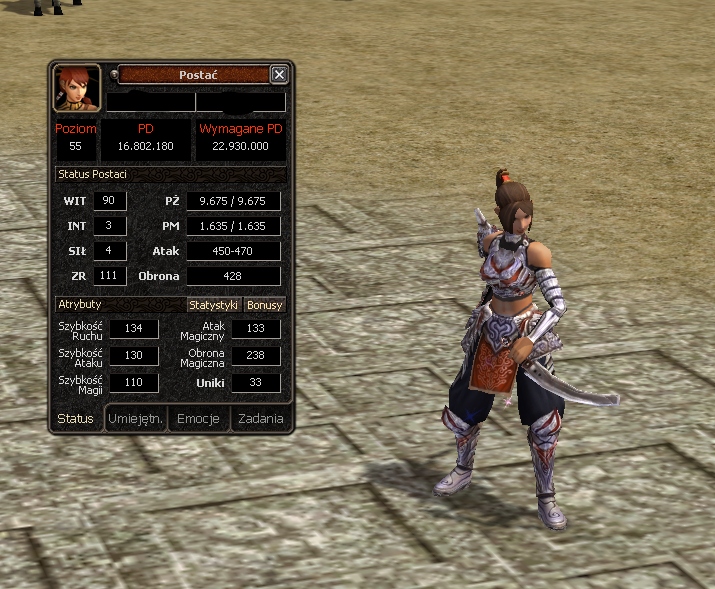Viewport: 715px width, 589px height.
Task: Open the Emocje tab
Action: click(x=198, y=419)
